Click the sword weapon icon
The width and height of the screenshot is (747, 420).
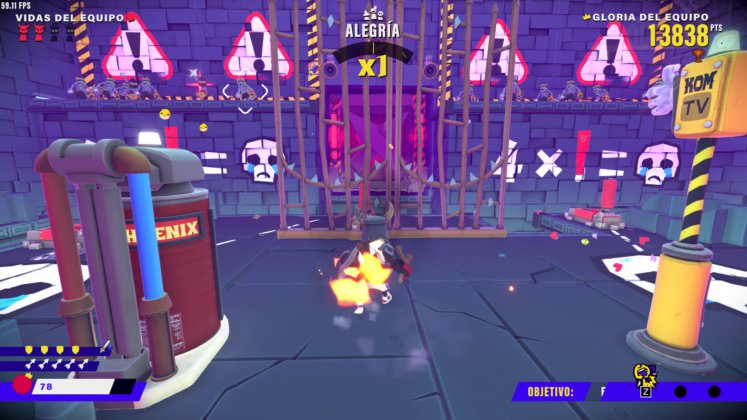pyautogui.click(x=105, y=348)
